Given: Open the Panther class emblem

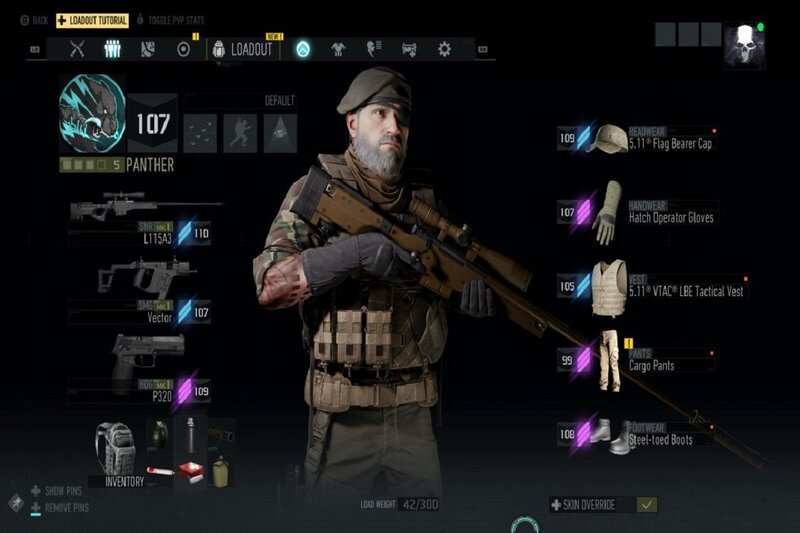Looking at the screenshot, I should 92,108.
